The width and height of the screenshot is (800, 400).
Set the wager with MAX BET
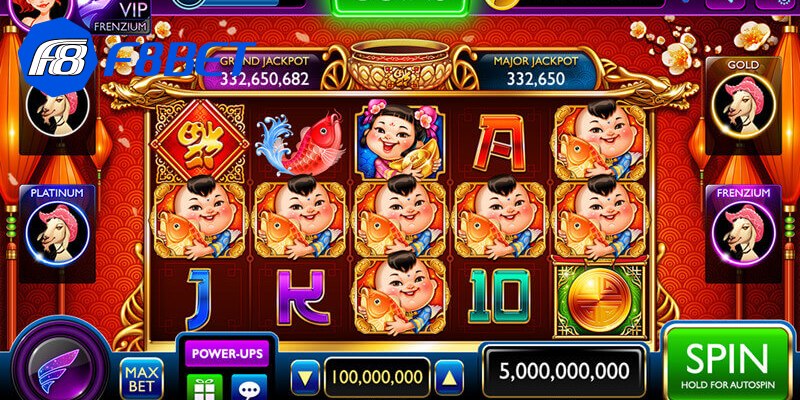pos(142,378)
